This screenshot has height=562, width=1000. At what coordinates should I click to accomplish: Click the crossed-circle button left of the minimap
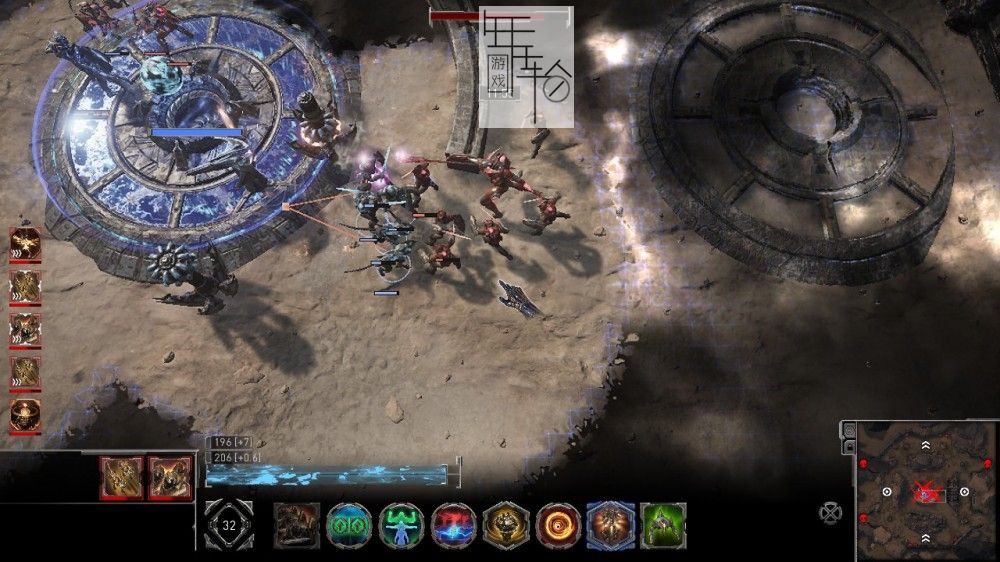pos(831,512)
